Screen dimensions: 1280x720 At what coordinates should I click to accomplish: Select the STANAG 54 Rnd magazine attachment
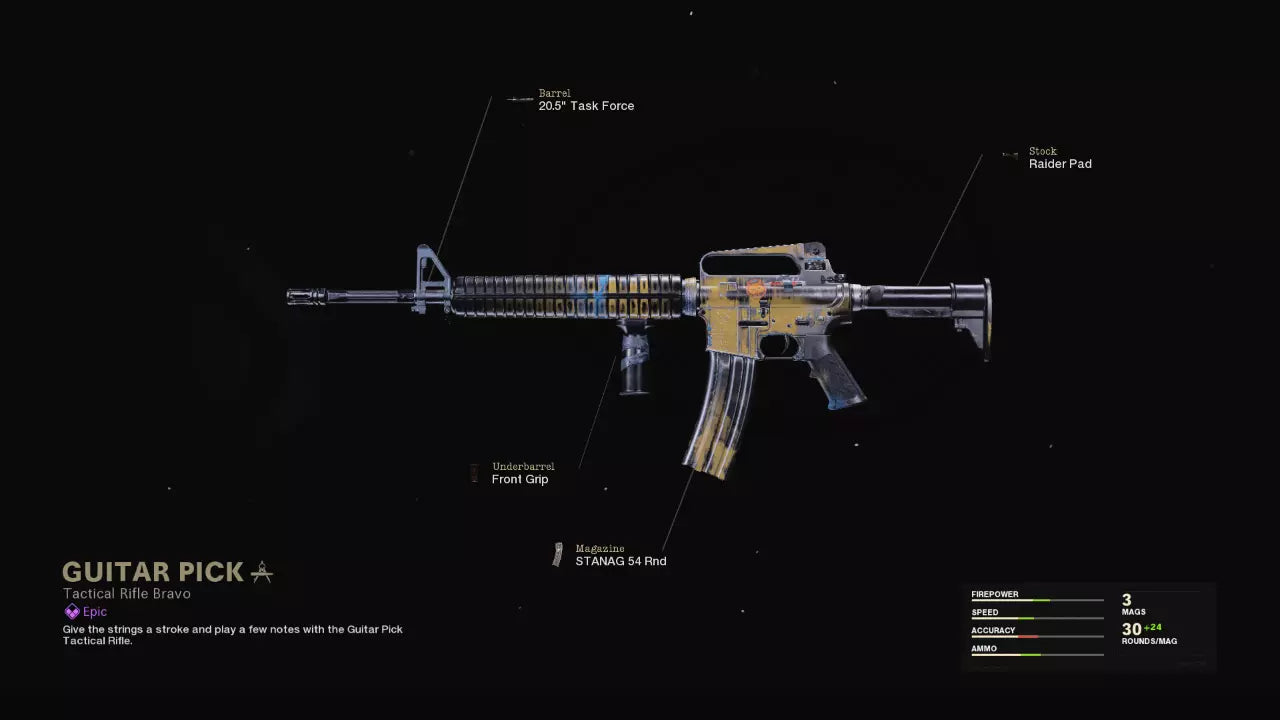pos(620,561)
